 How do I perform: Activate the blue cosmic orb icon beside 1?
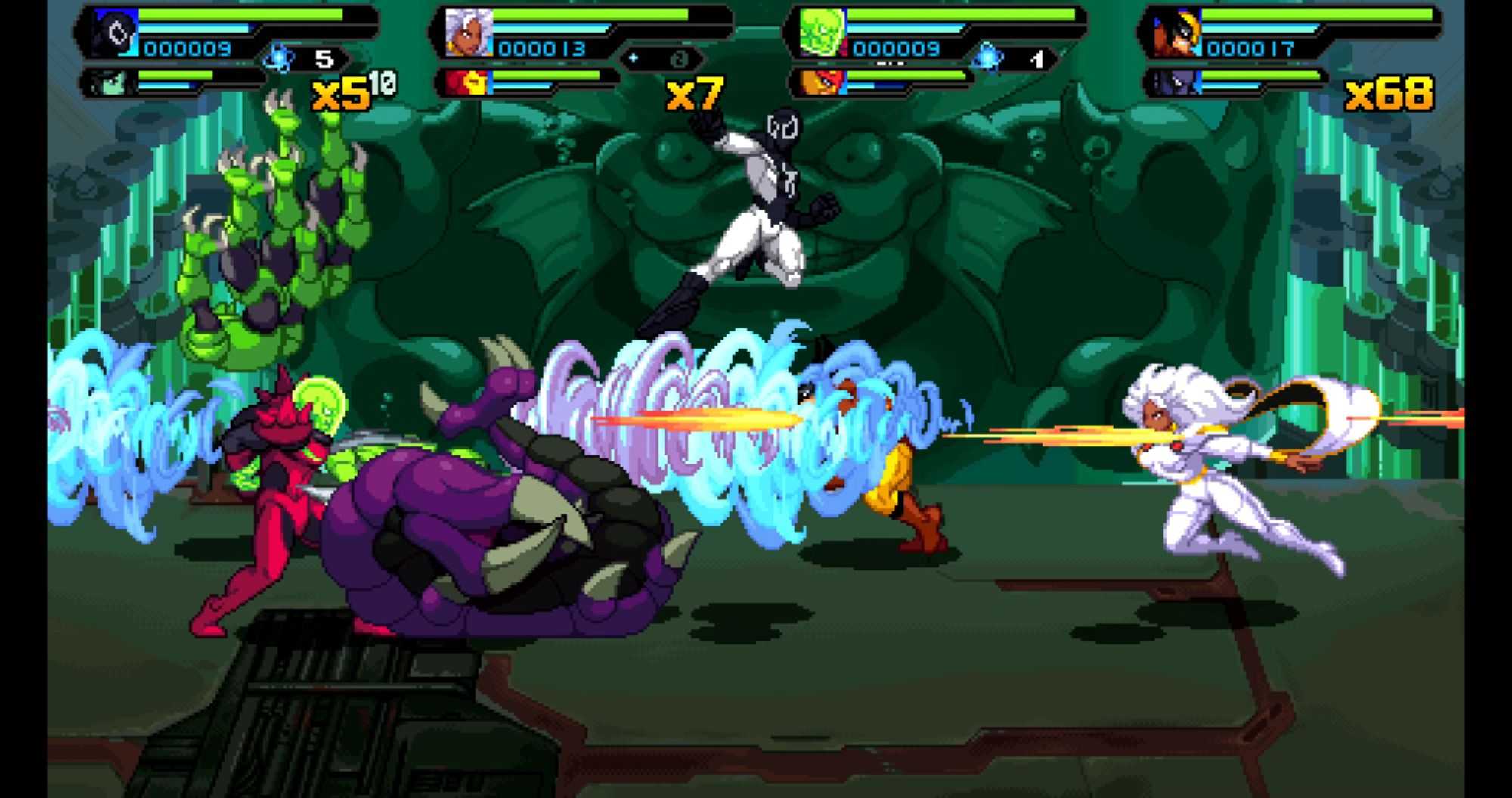988,58
